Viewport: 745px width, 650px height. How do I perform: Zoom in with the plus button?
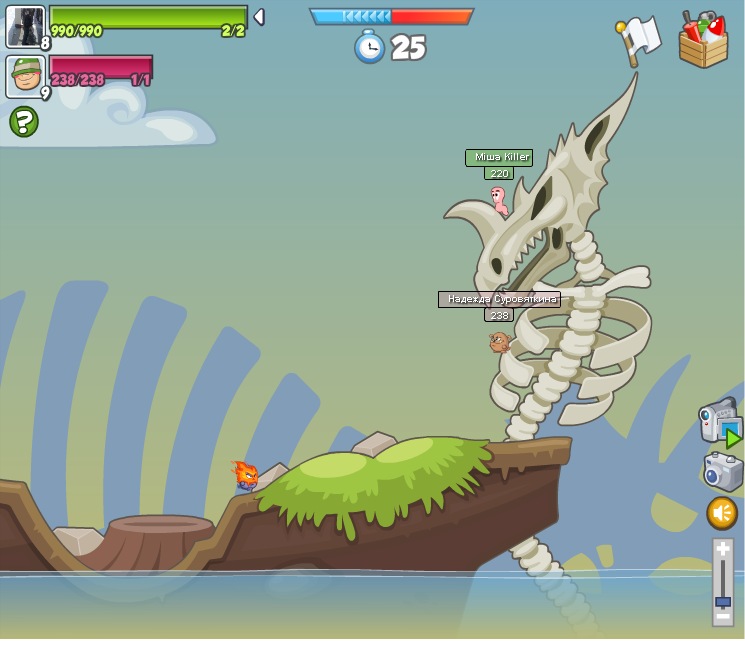[723, 549]
